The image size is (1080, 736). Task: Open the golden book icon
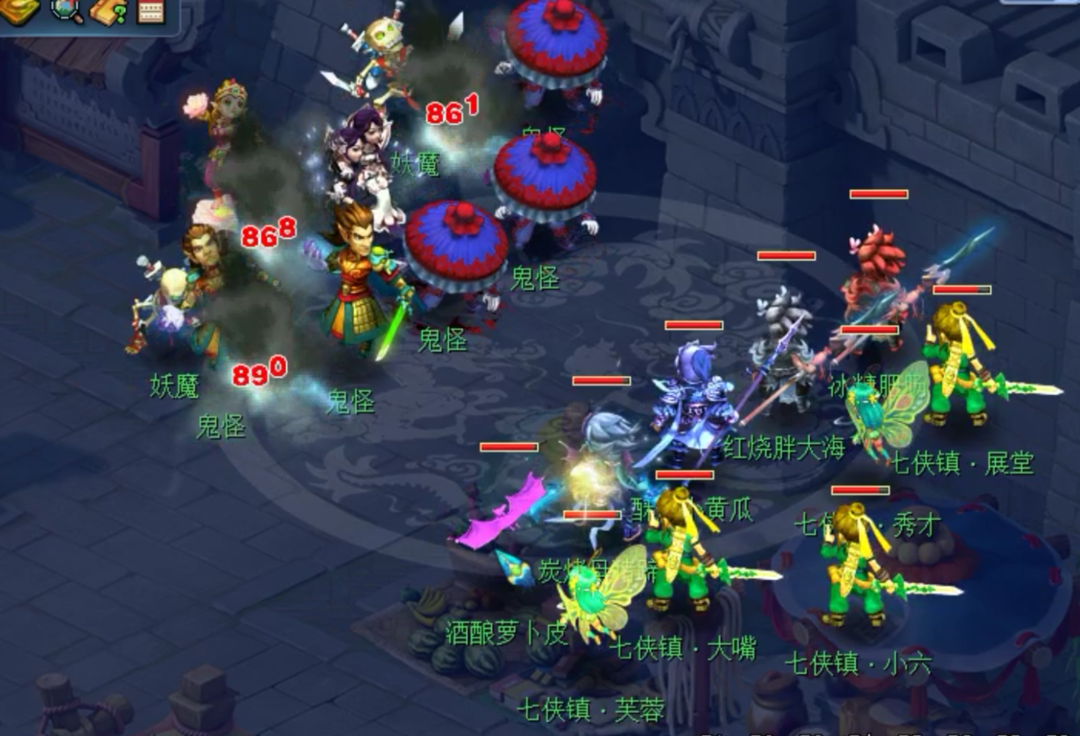coord(20,9)
